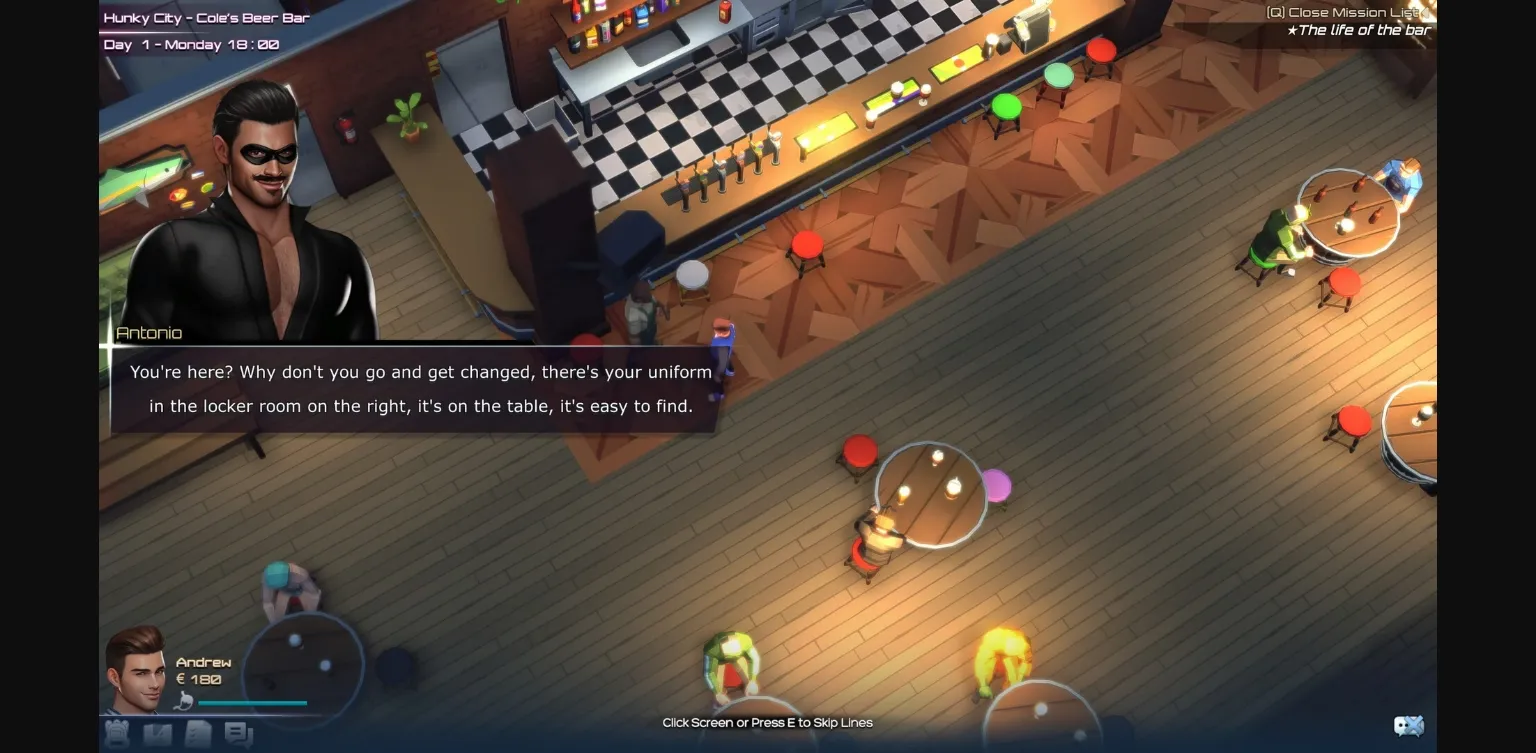The width and height of the screenshot is (1536, 753).
Task: Disable chat bubbles via crossed speech icon
Action: pyautogui.click(x=1410, y=725)
